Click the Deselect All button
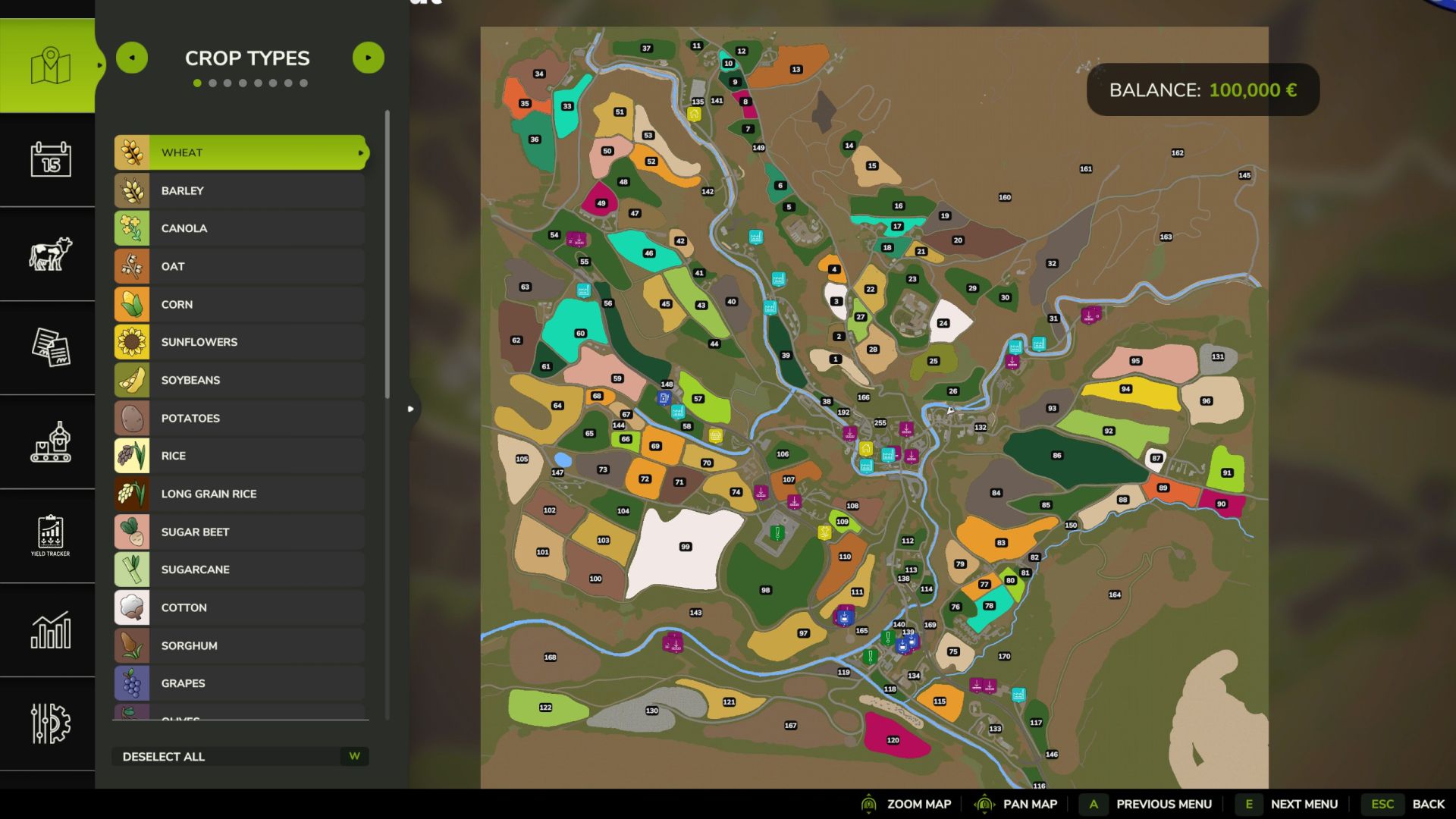This screenshot has height=819, width=1456. (x=240, y=757)
